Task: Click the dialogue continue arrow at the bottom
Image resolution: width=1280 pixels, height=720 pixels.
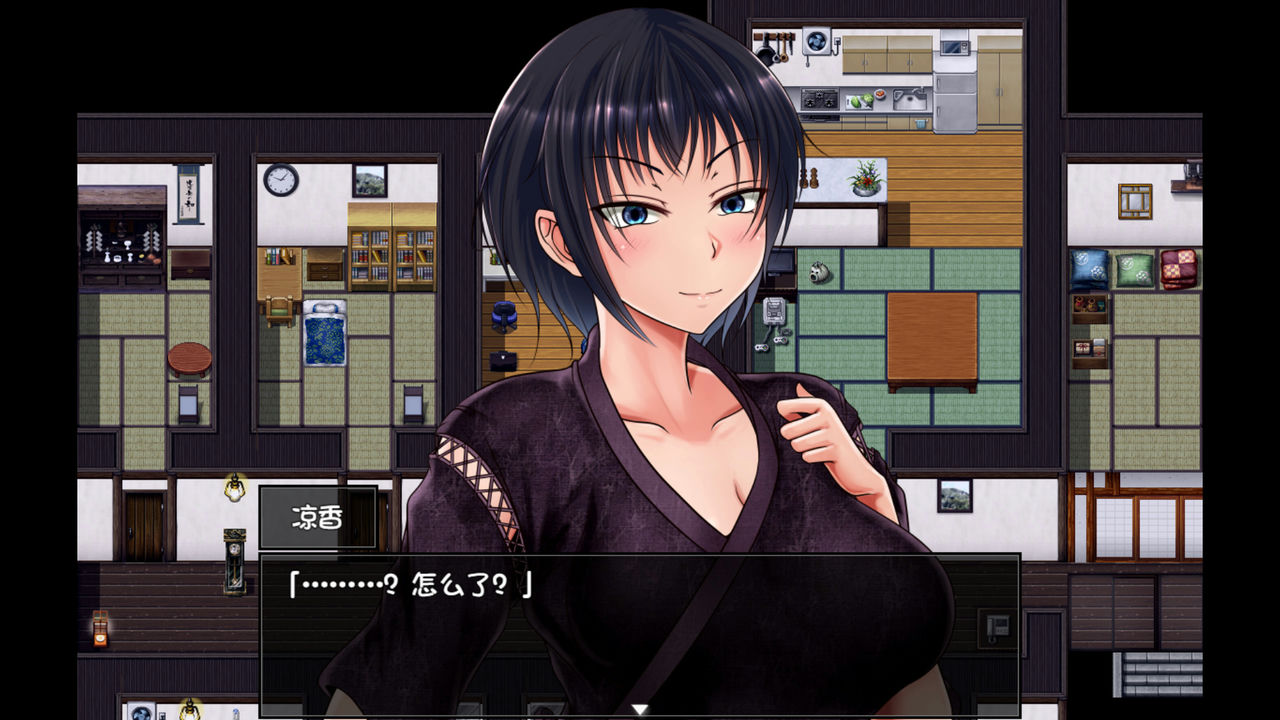Action: (640, 707)
